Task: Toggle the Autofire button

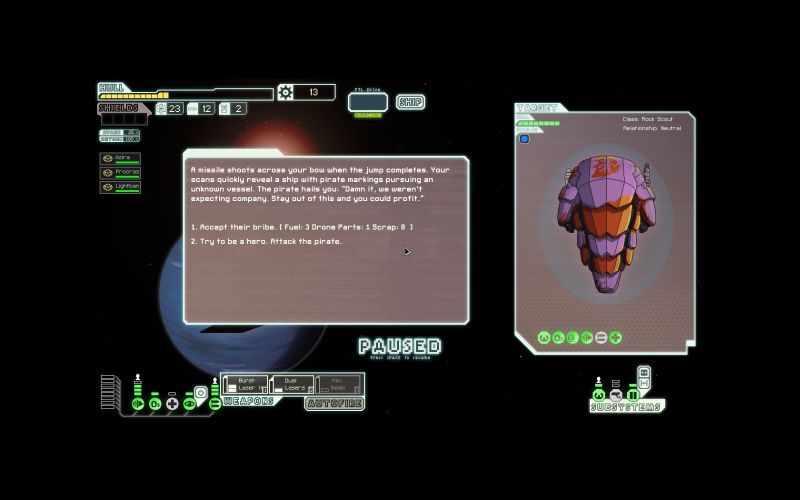Action: coord(334,403)
